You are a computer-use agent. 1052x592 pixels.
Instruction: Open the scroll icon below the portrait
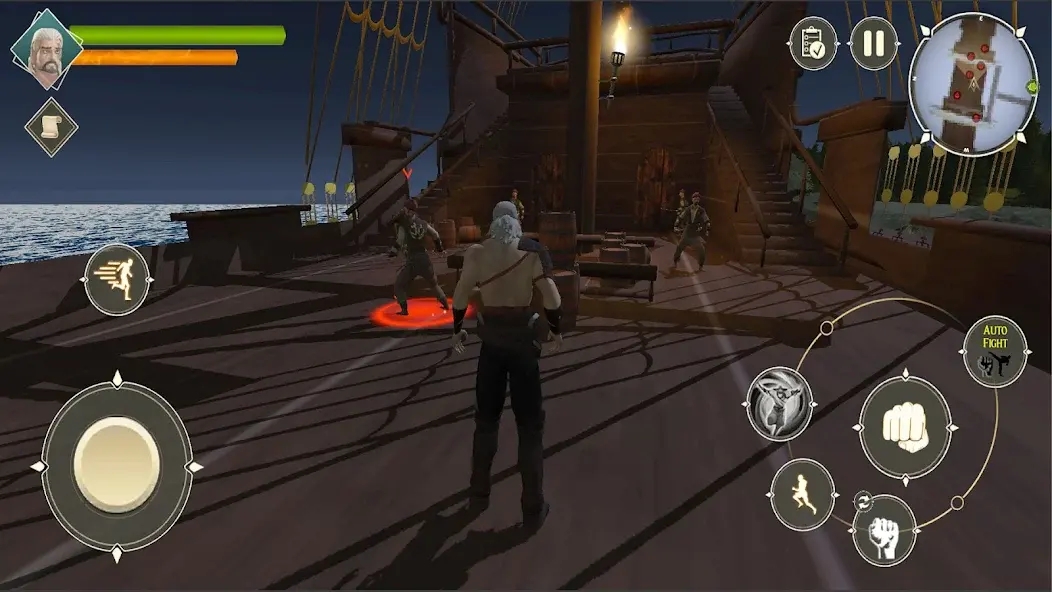tap(51, 127)
